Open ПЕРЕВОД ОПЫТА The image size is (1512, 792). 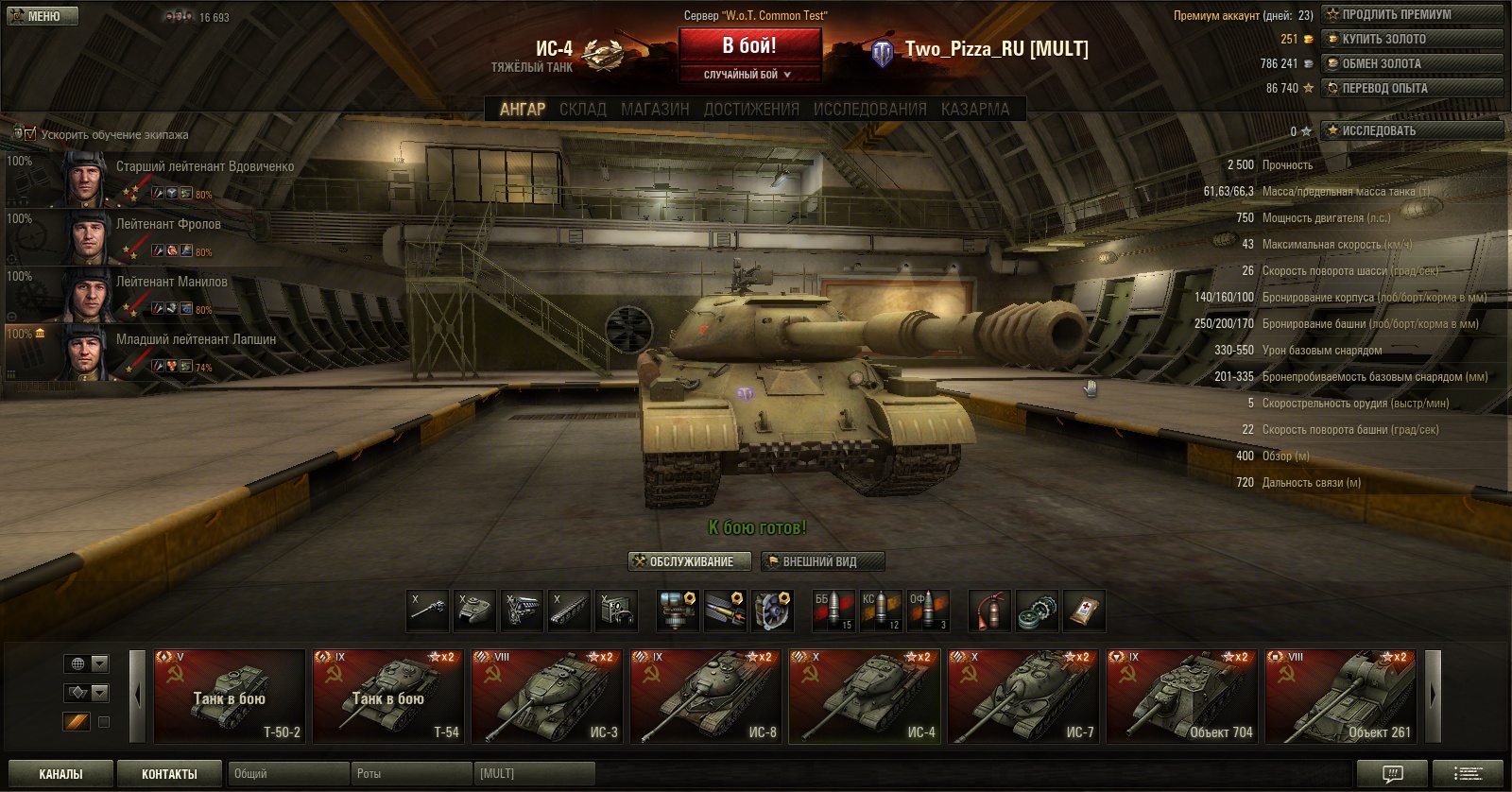[1412, 88]
